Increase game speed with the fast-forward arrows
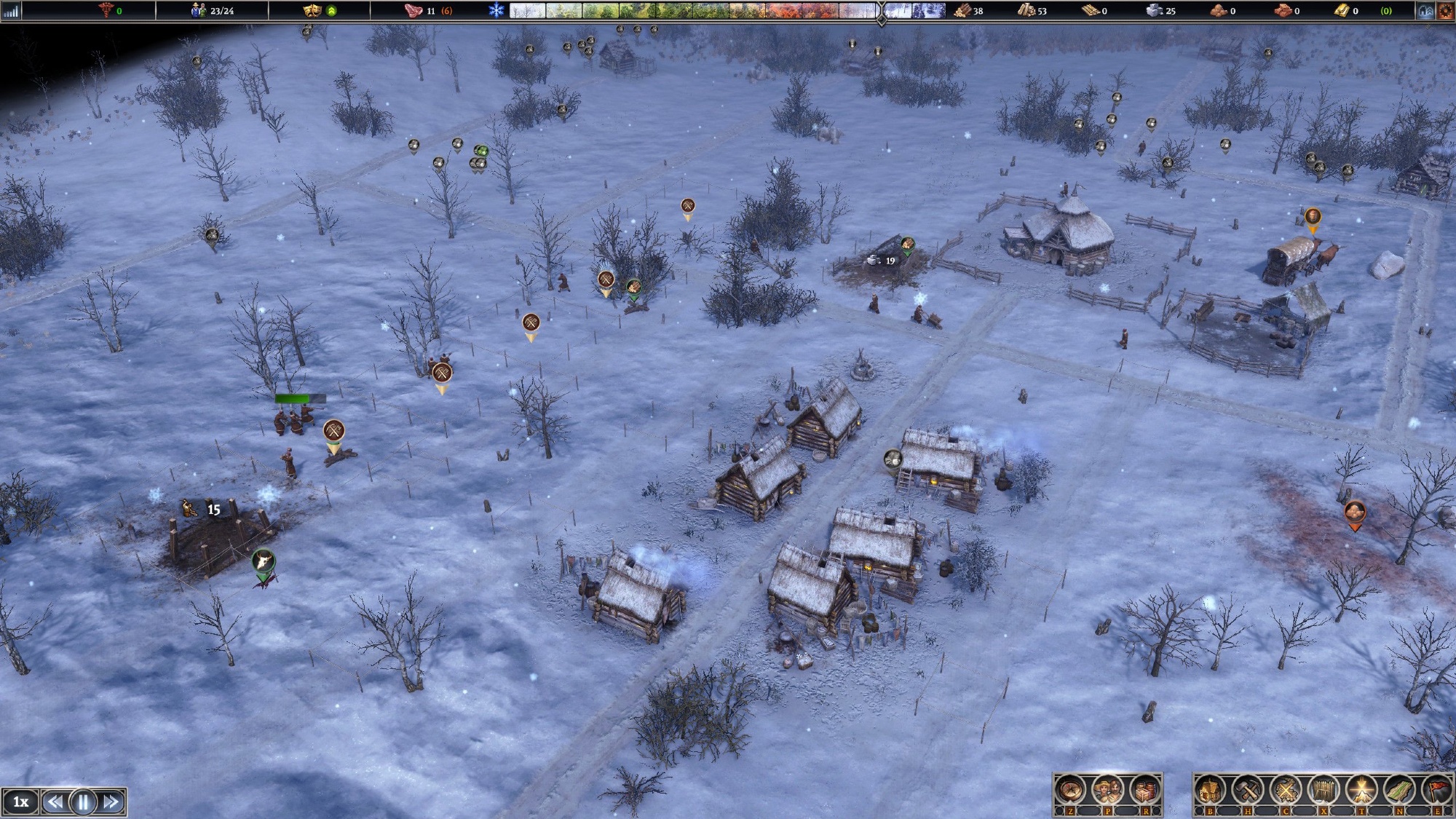 pos(111,802)
